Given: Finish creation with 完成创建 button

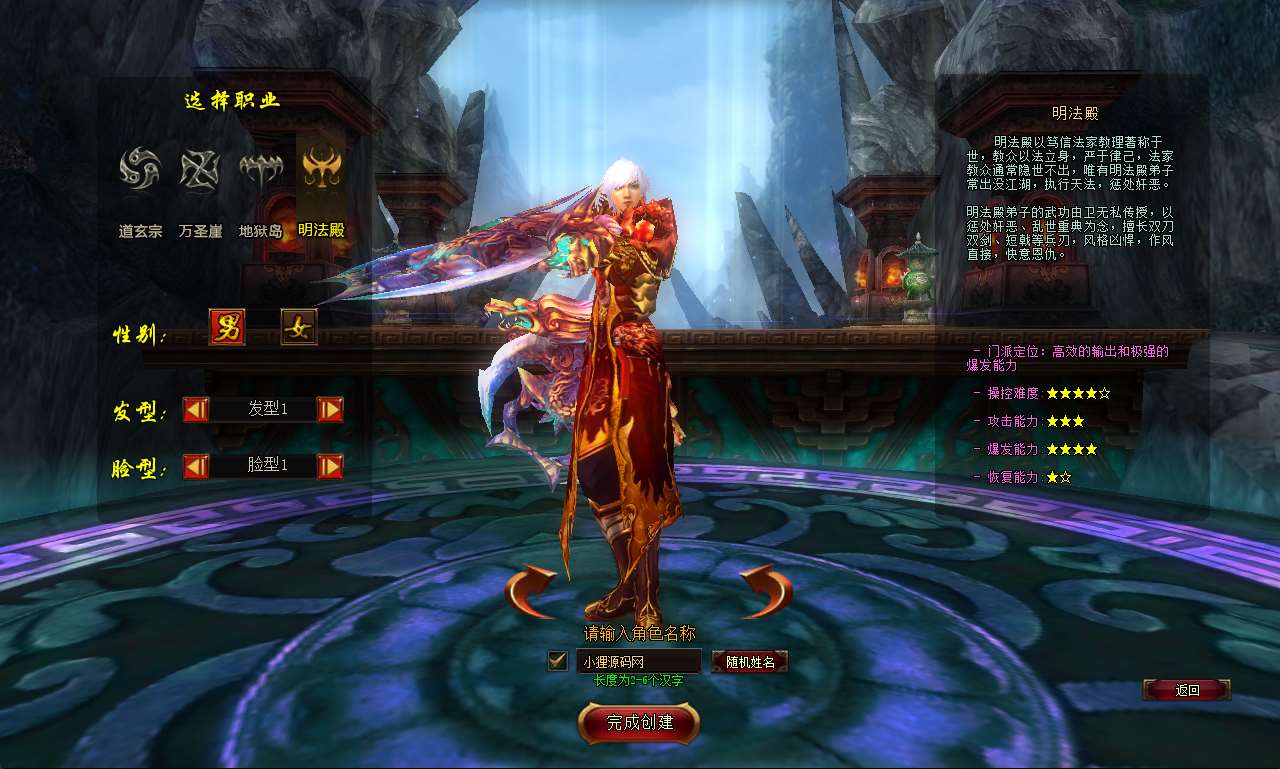Looking at the screenshot, I should [639, 723].
